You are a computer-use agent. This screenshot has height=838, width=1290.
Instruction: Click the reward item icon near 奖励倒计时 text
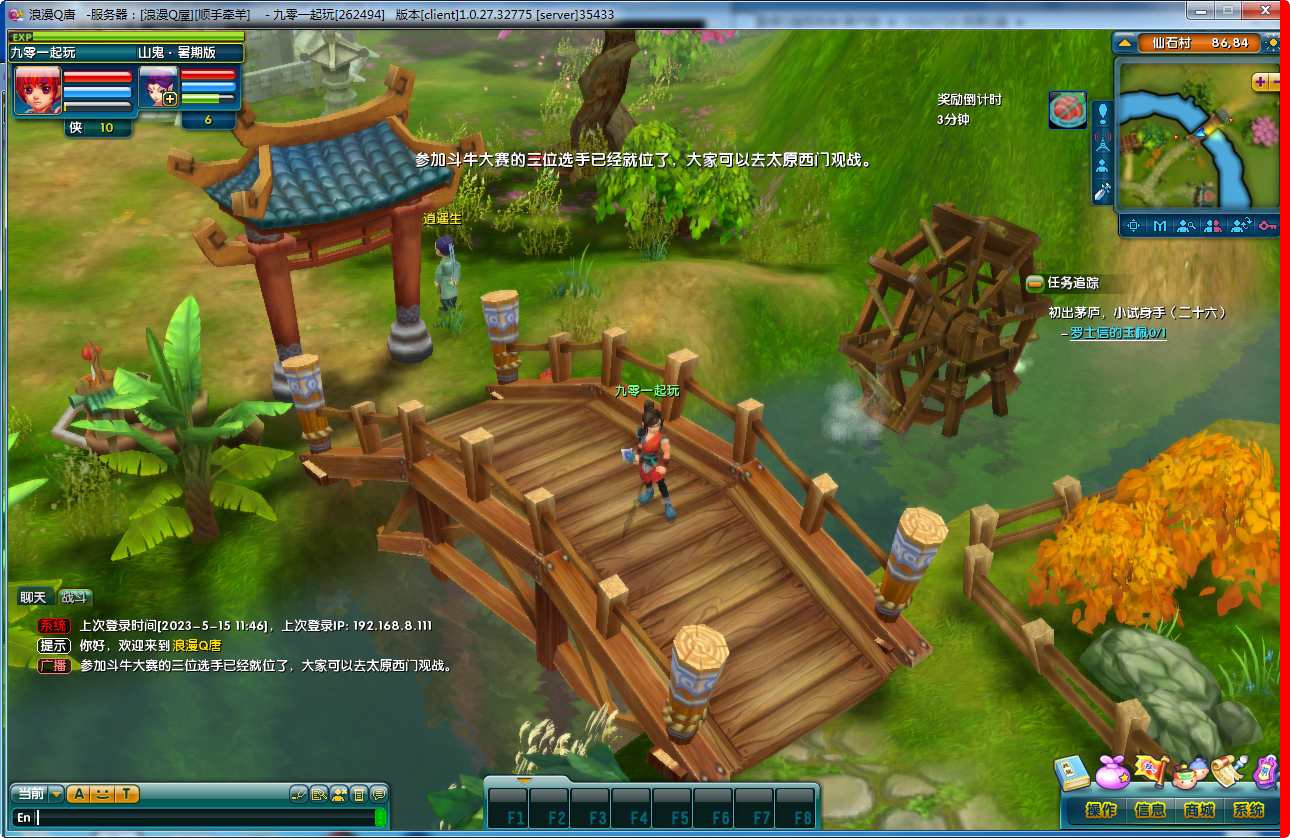(1067, 110)
